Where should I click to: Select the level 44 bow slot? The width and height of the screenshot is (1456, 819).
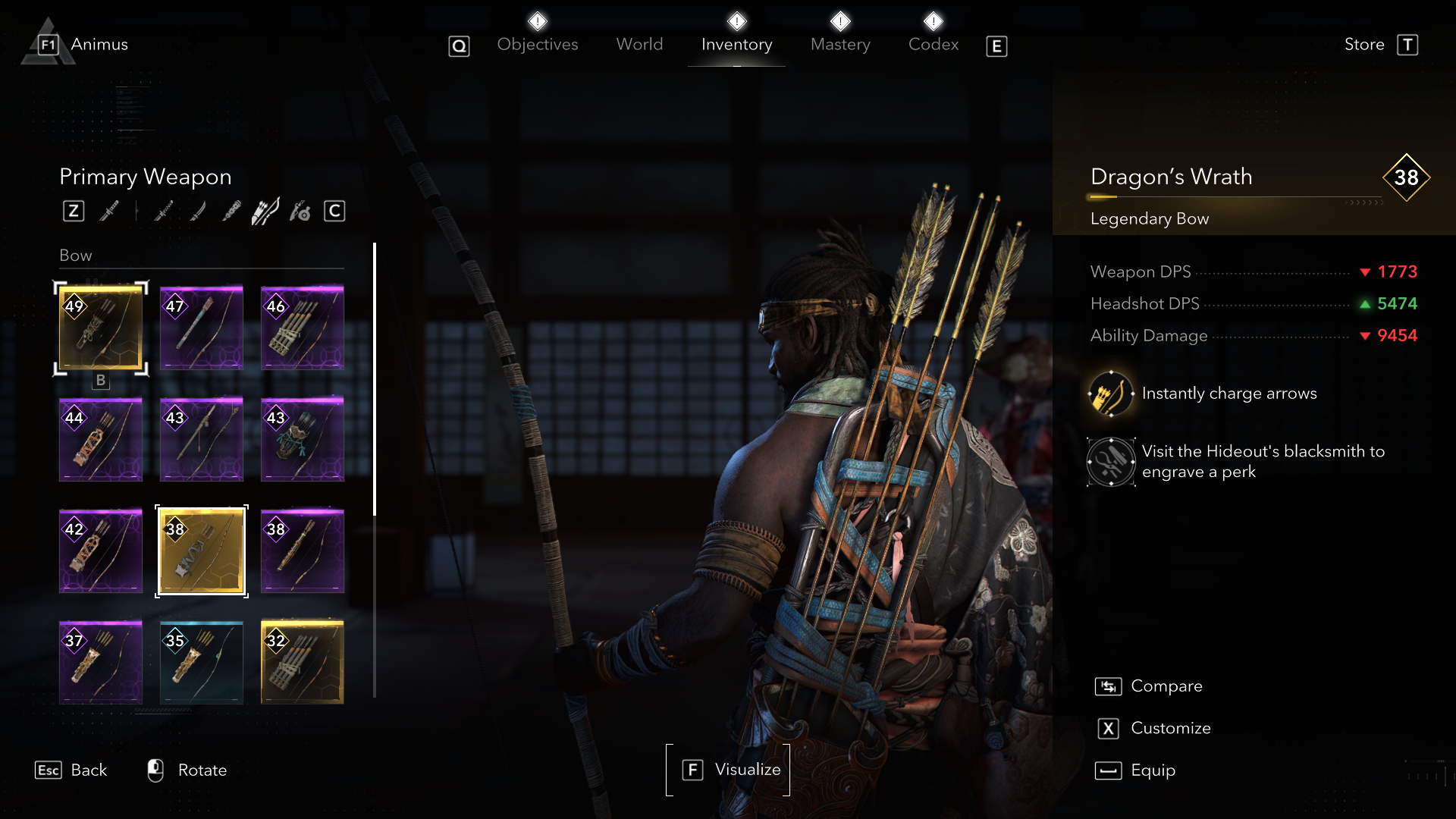point(101,440)
